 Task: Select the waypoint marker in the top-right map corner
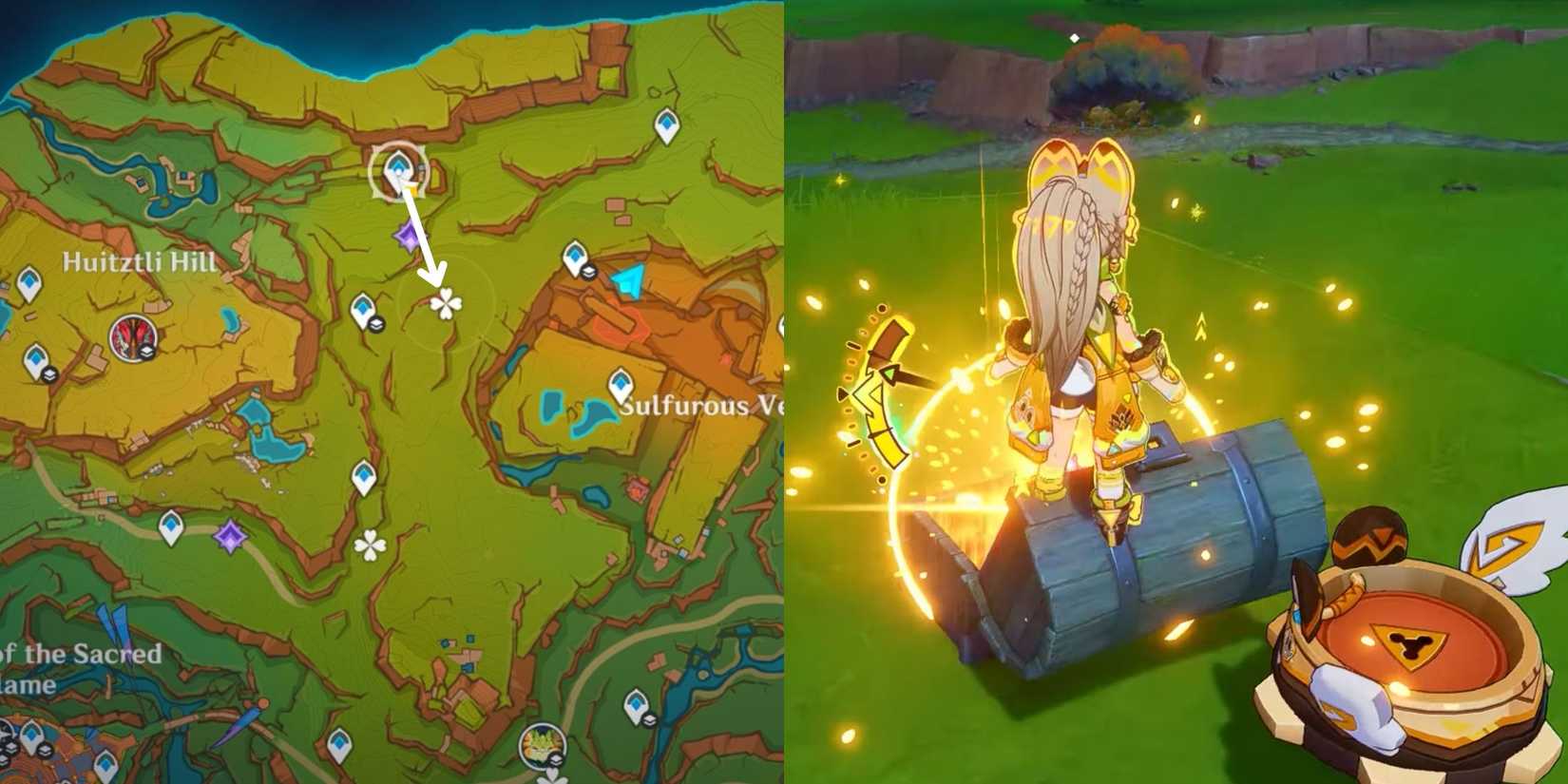665,125
